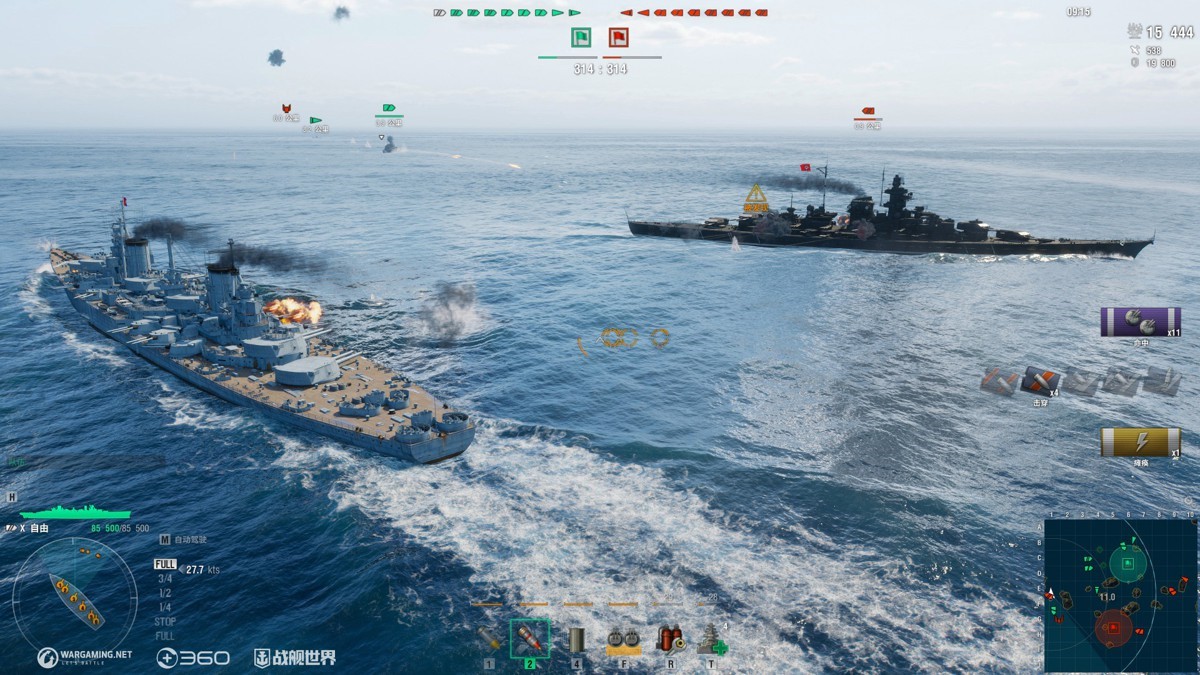Activate the Repair Party green-cross consumable
Image resolution: width=1200 pixels, height=675 pixels.
(713, 639)
